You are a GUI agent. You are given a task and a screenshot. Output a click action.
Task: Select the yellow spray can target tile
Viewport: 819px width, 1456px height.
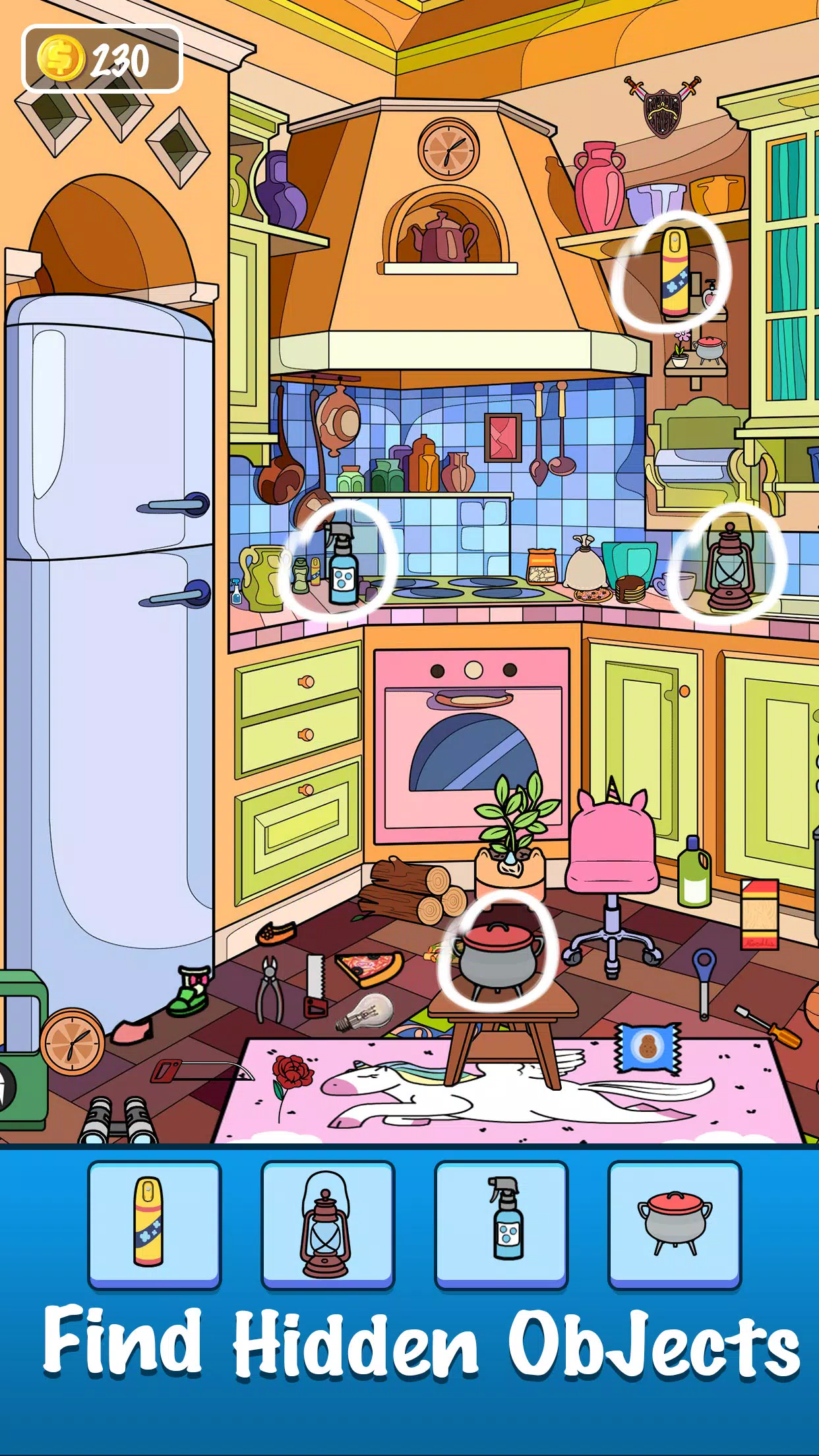click(x=154, y=1223)
